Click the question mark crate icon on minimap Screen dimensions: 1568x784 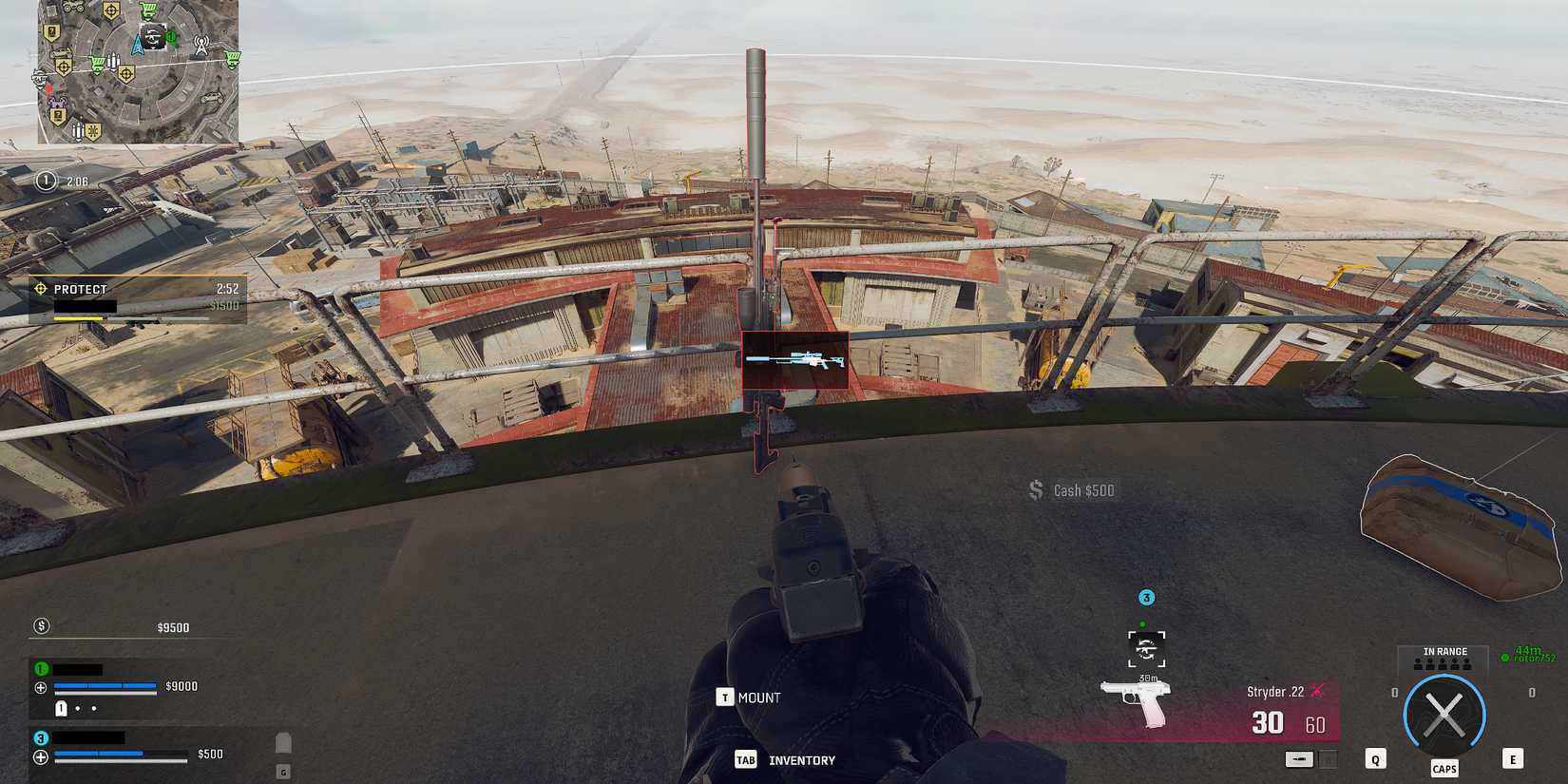(50, 31)
